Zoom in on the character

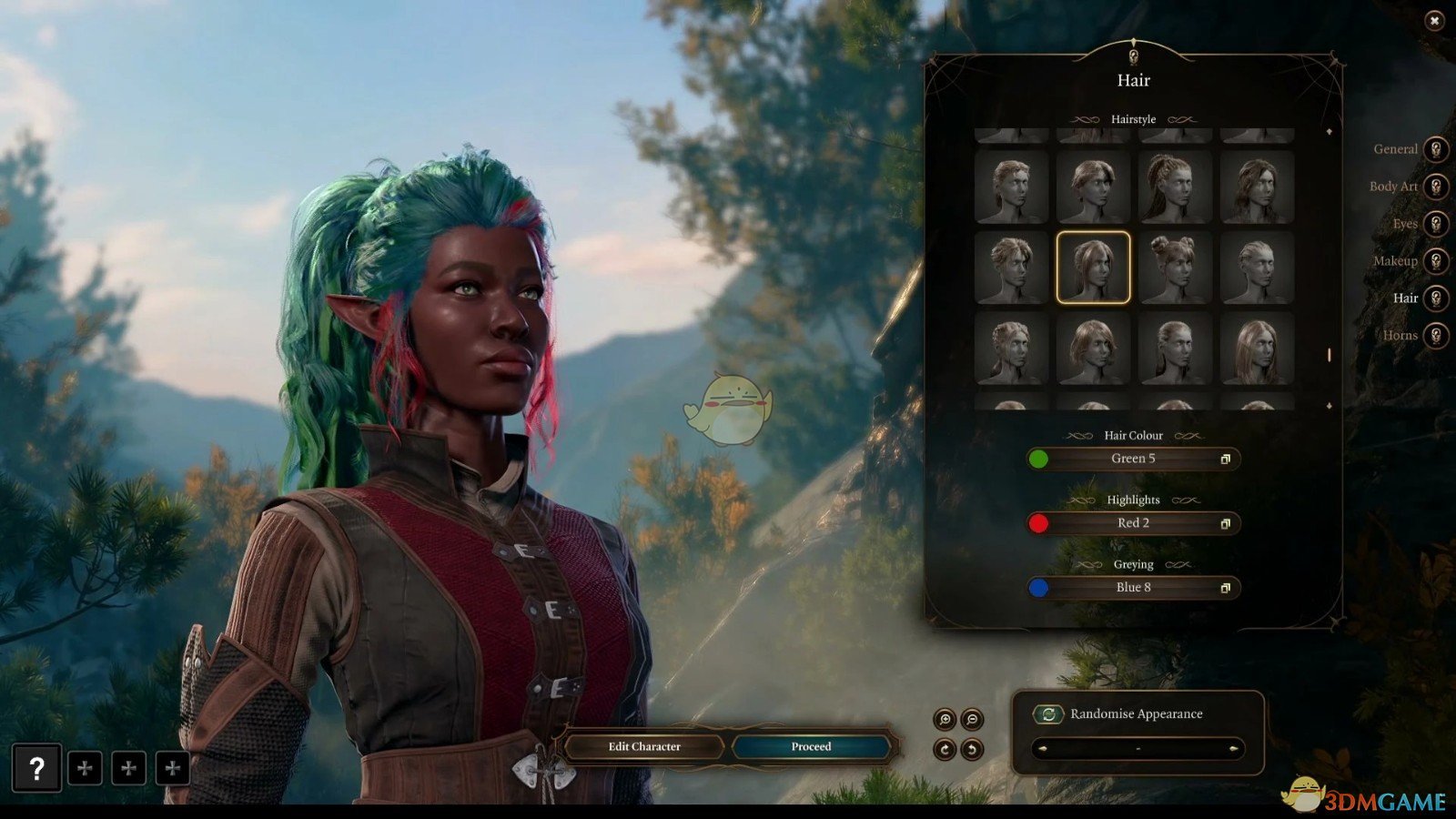click(x=945, y=720)
